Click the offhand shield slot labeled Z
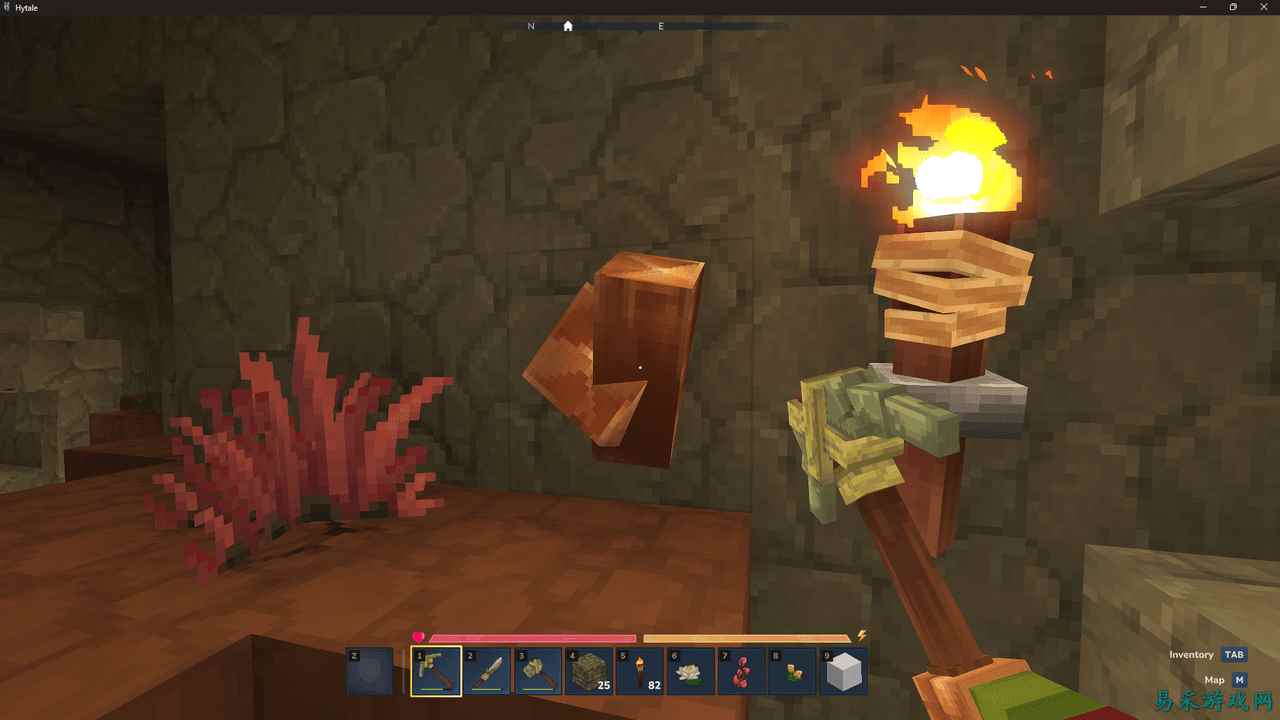Image resolution: width=1280 pixels, height=720 pixels. pos(369,671)
